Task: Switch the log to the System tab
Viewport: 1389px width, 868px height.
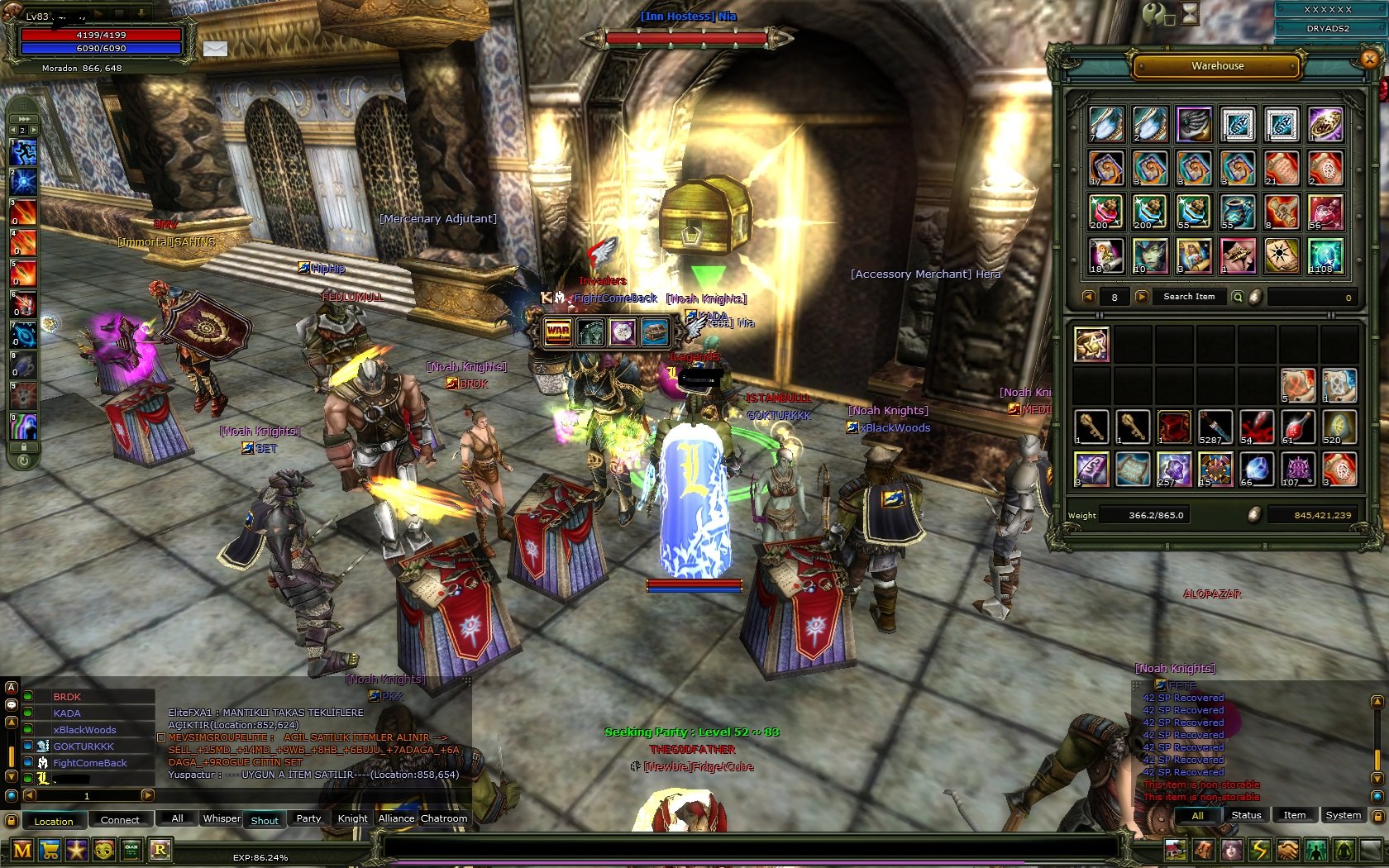Action: (1343, 815)
